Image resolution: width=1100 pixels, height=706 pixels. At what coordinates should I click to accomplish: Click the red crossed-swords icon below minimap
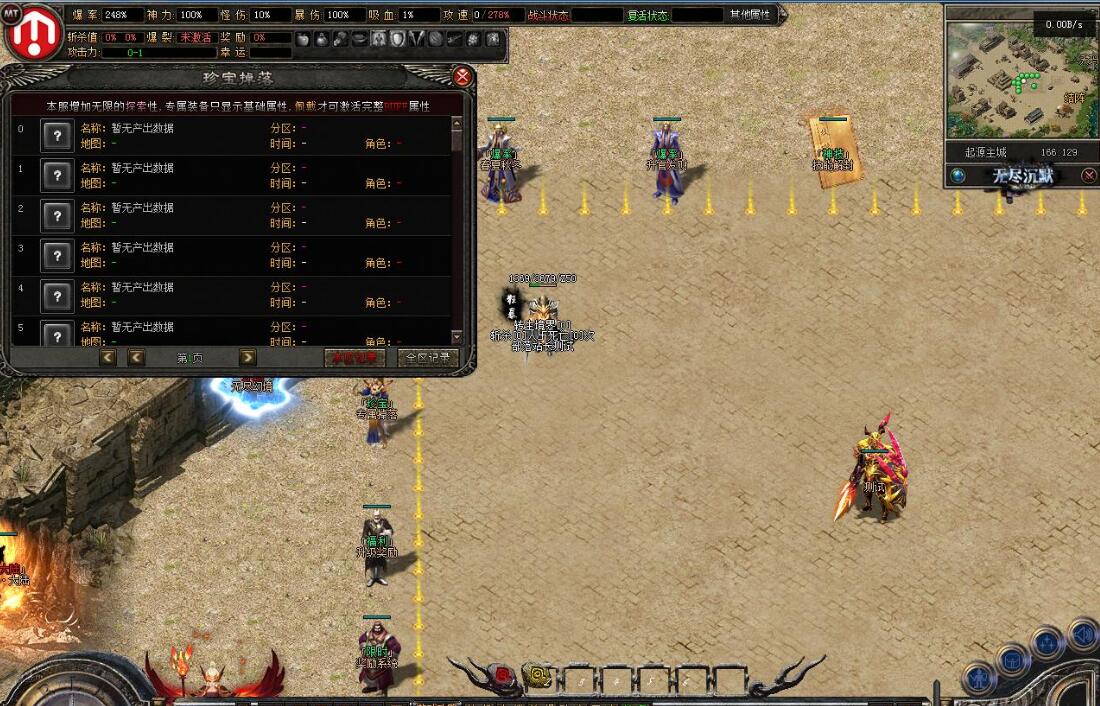pos(1089,176)
